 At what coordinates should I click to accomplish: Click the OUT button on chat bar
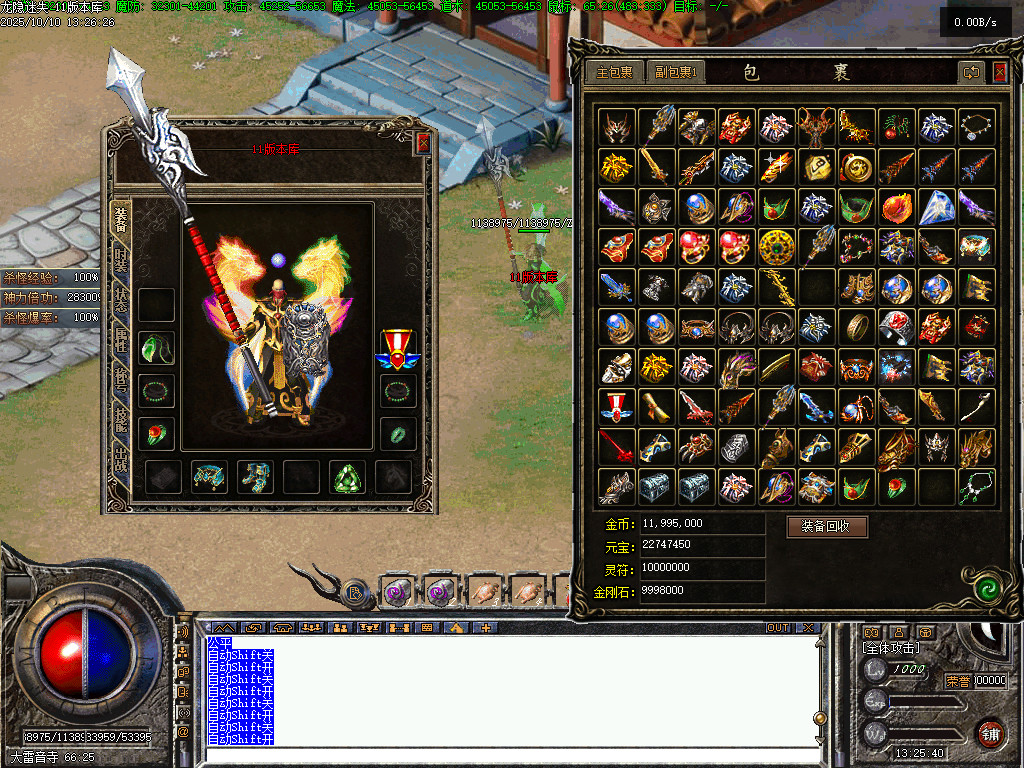point(777,628)
